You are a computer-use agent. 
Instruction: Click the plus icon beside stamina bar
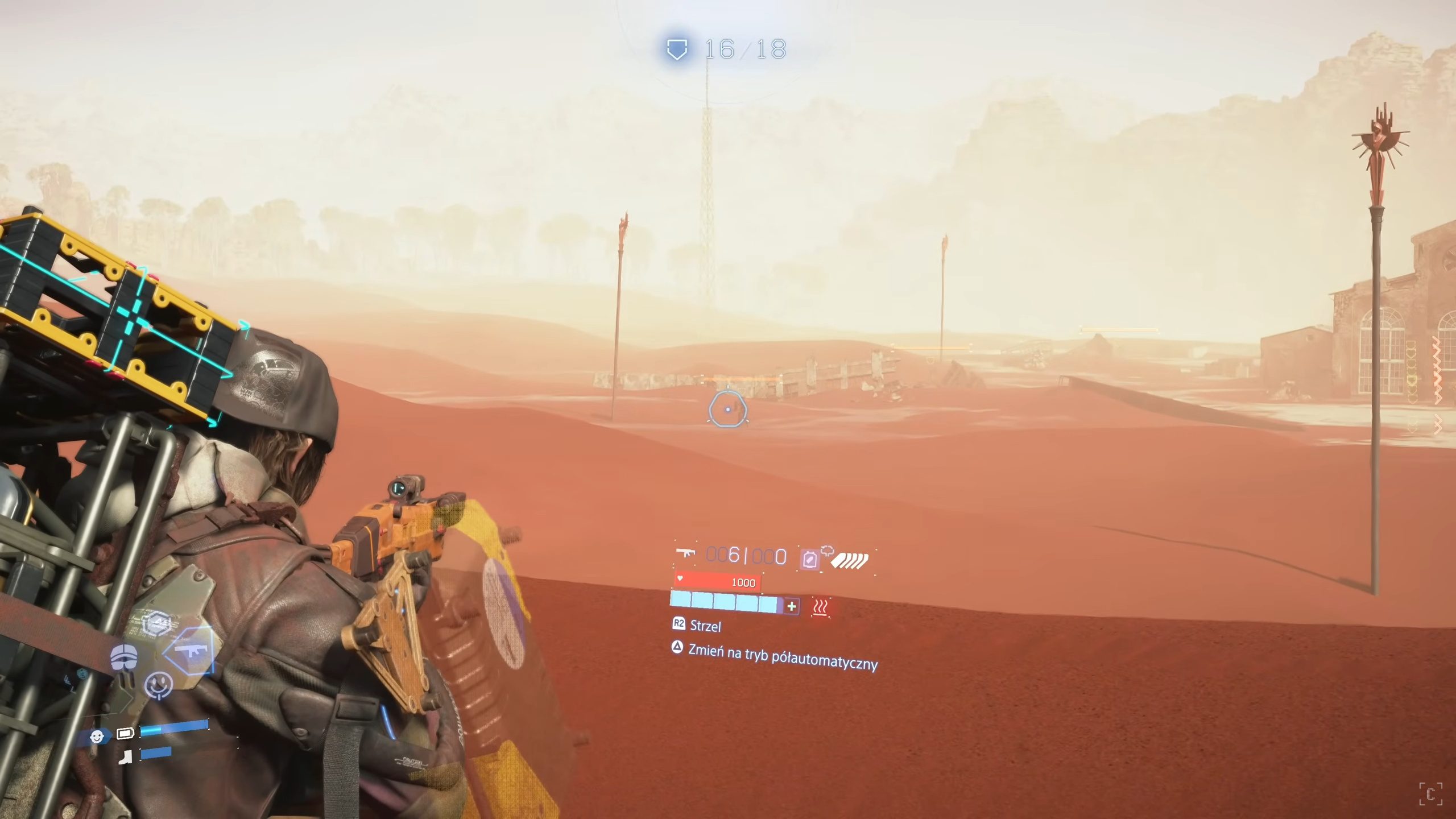pos(792,606)
